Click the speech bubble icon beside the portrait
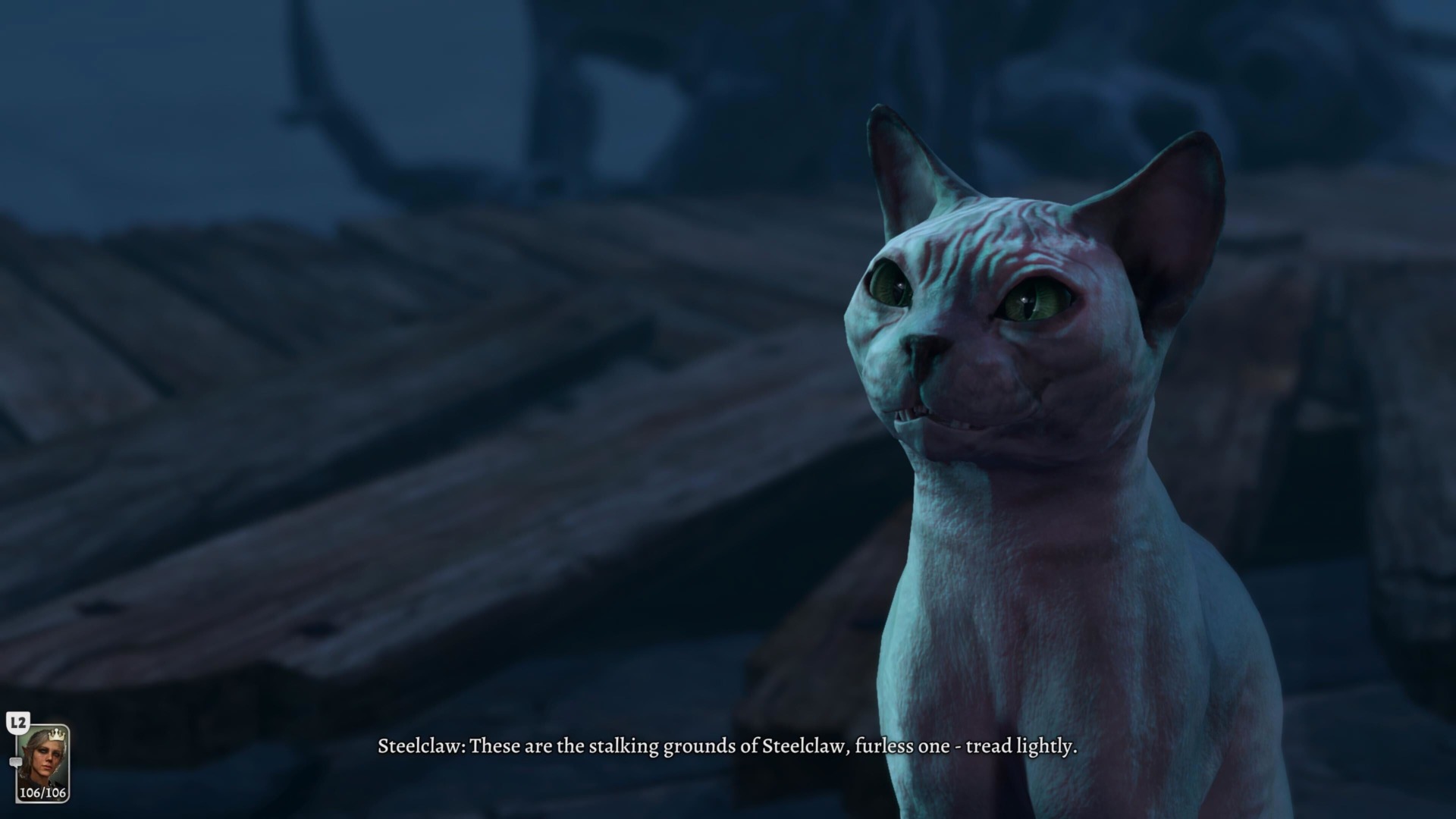1456x819 pixels. [16, 762]
